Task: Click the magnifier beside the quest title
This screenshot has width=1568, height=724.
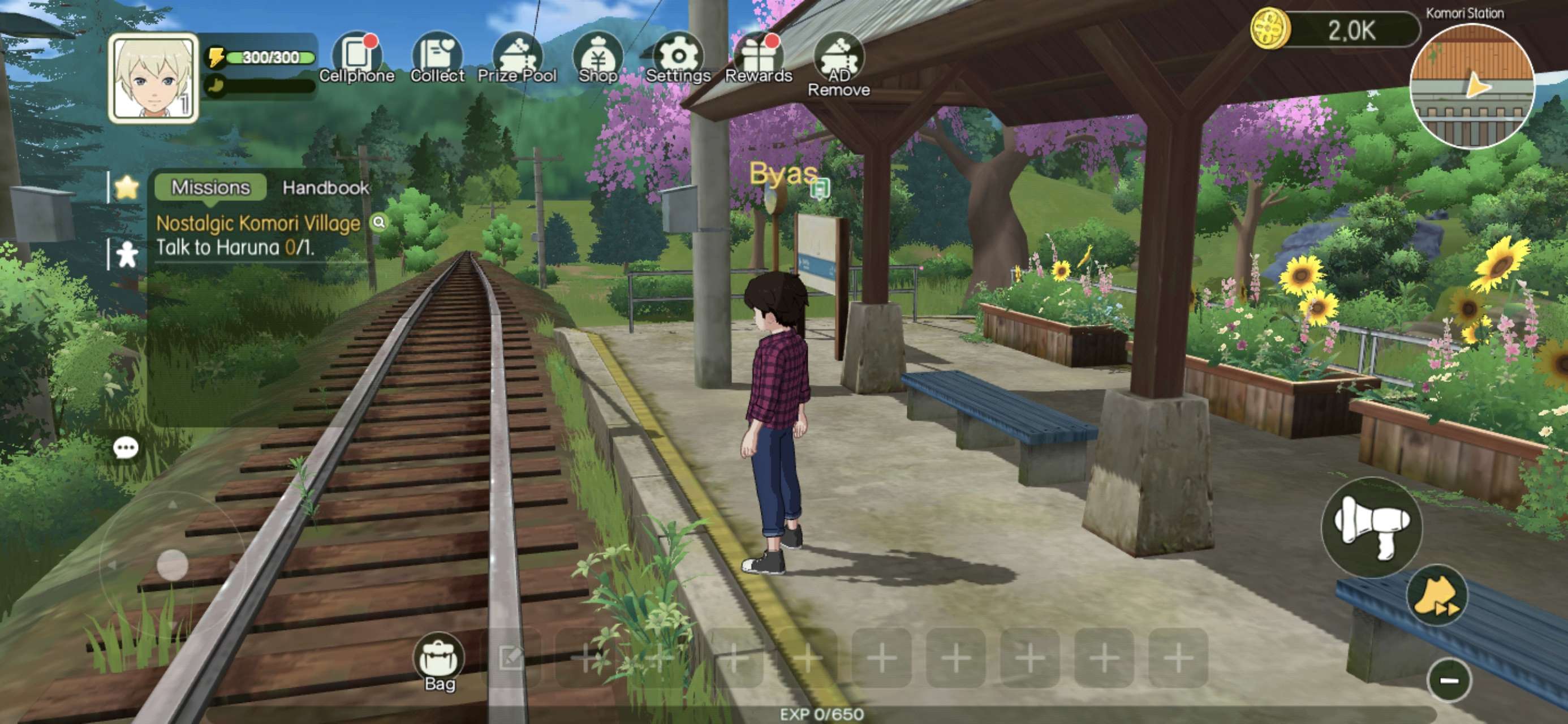Action: coord(378,222)
